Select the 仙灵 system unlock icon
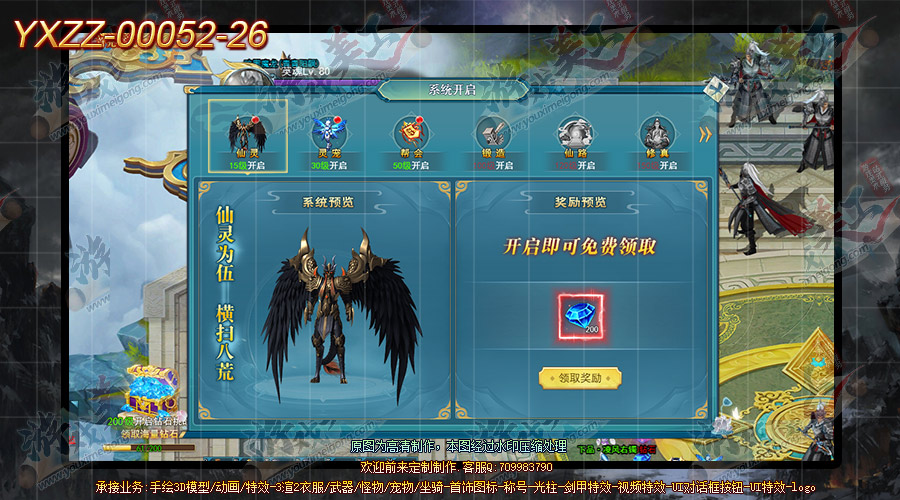The height and width of the screenshot is (500, 900). (247, 134)
